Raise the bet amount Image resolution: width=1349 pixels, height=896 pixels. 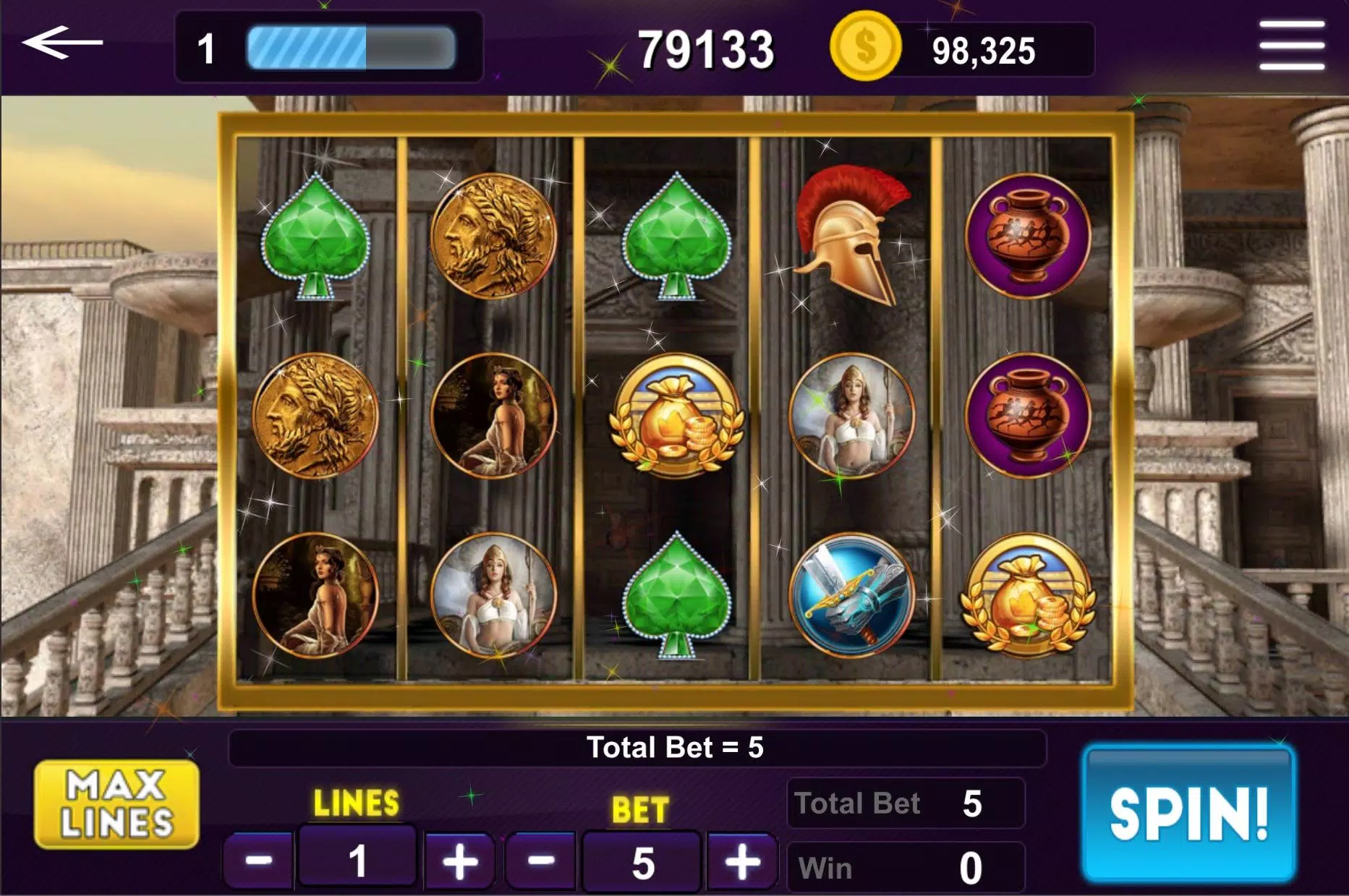tap(742, 861)
